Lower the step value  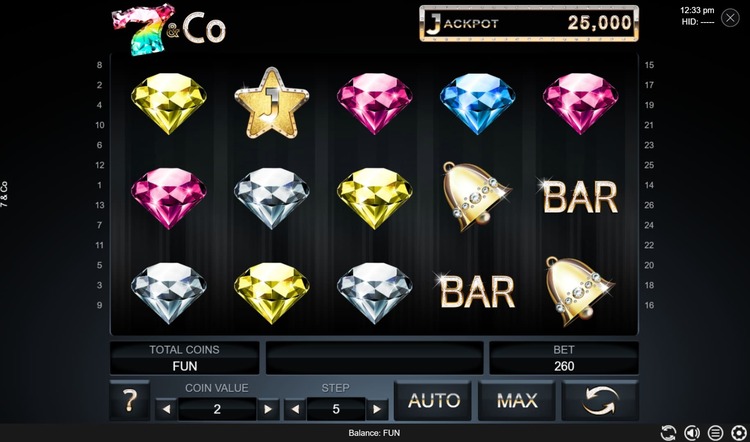[x=295, y=409]
